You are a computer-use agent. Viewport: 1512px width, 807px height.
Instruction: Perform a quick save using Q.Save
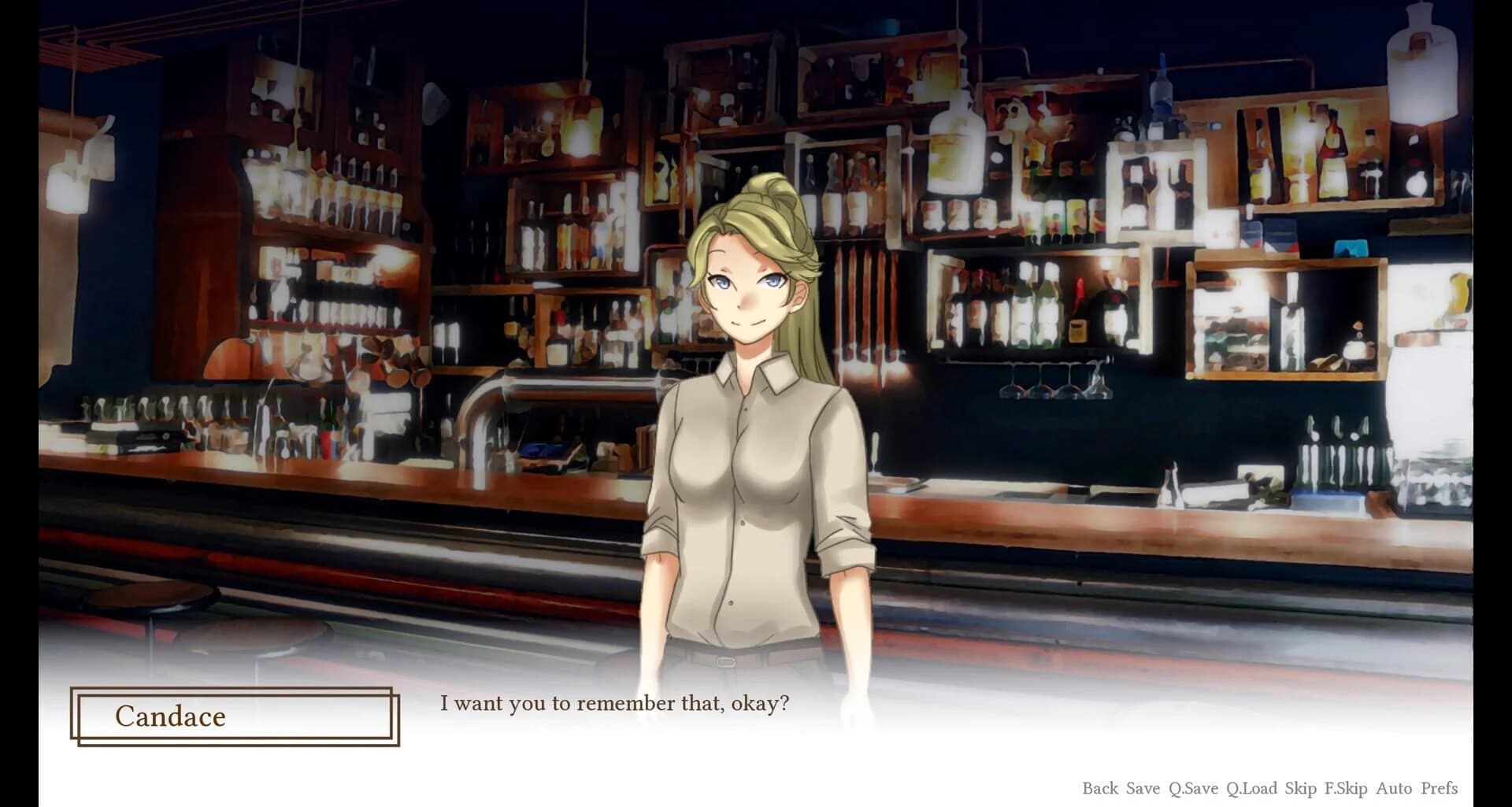coord(1193,787)
